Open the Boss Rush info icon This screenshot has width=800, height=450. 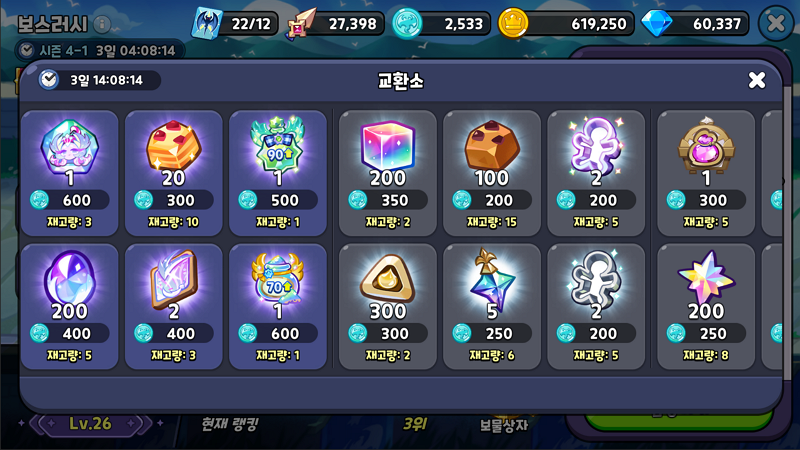[102, 24]
